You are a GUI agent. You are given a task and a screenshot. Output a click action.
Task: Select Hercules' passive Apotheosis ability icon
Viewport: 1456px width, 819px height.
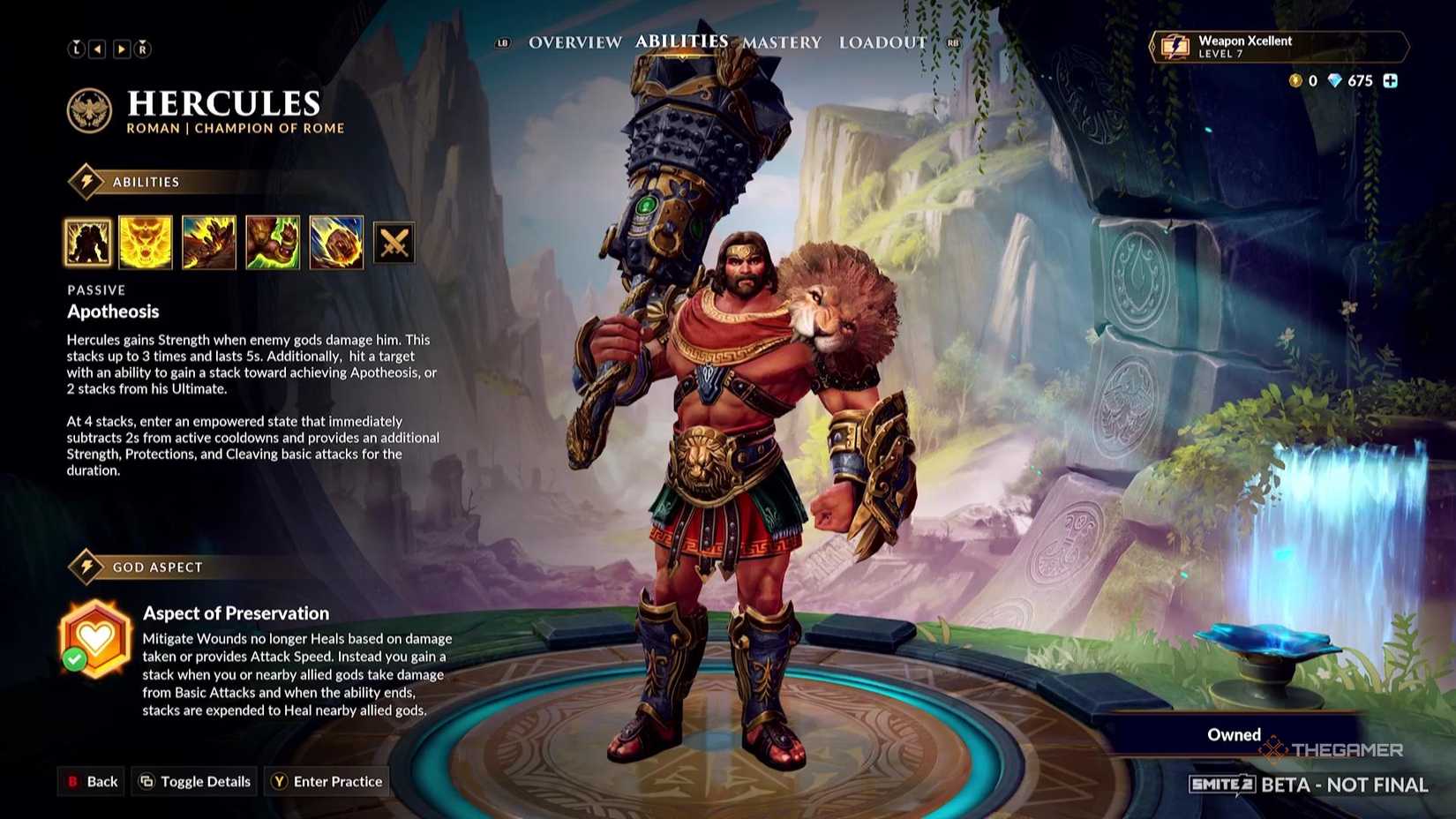click(87, 241)
